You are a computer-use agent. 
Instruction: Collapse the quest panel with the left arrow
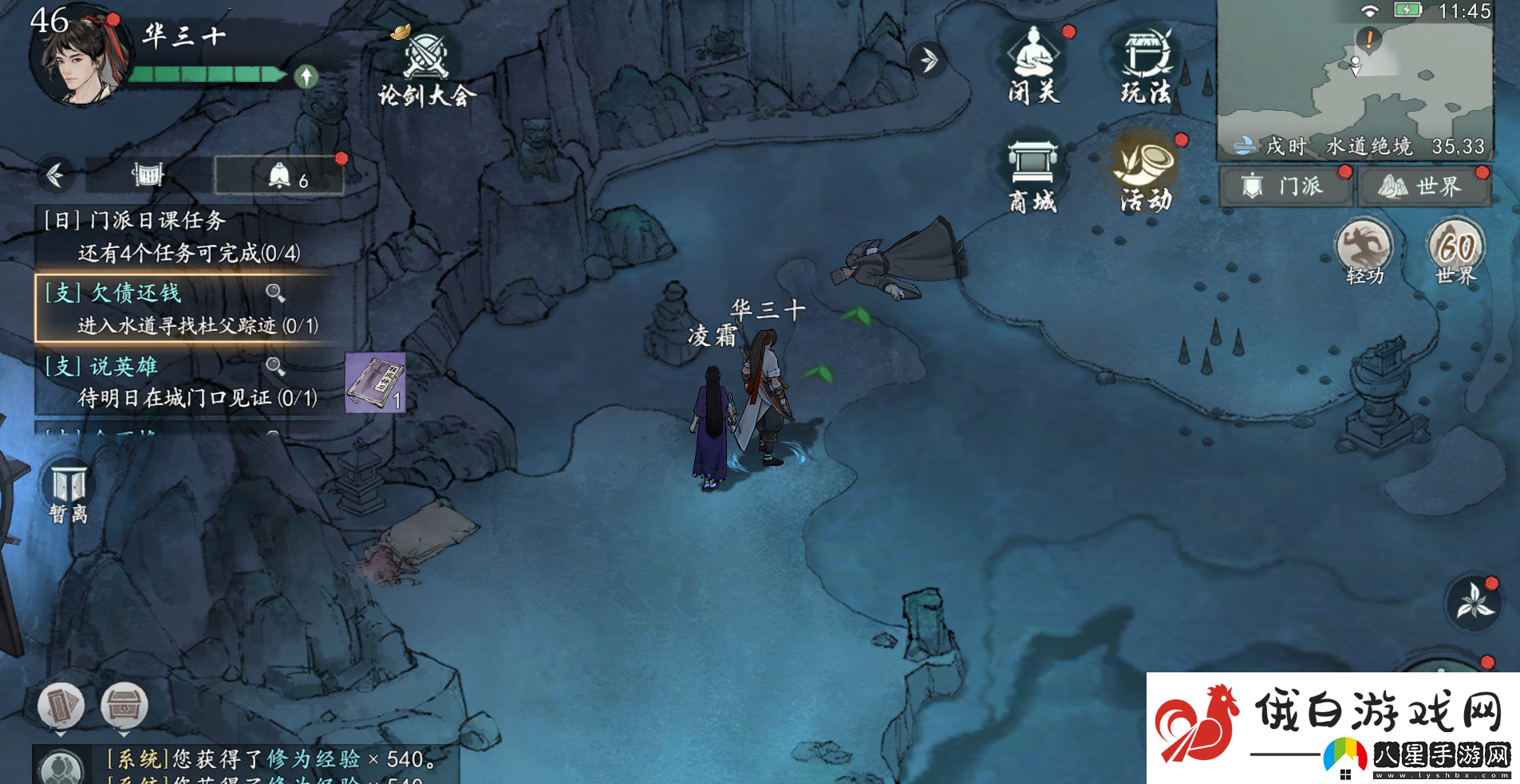tap(55, 175)
